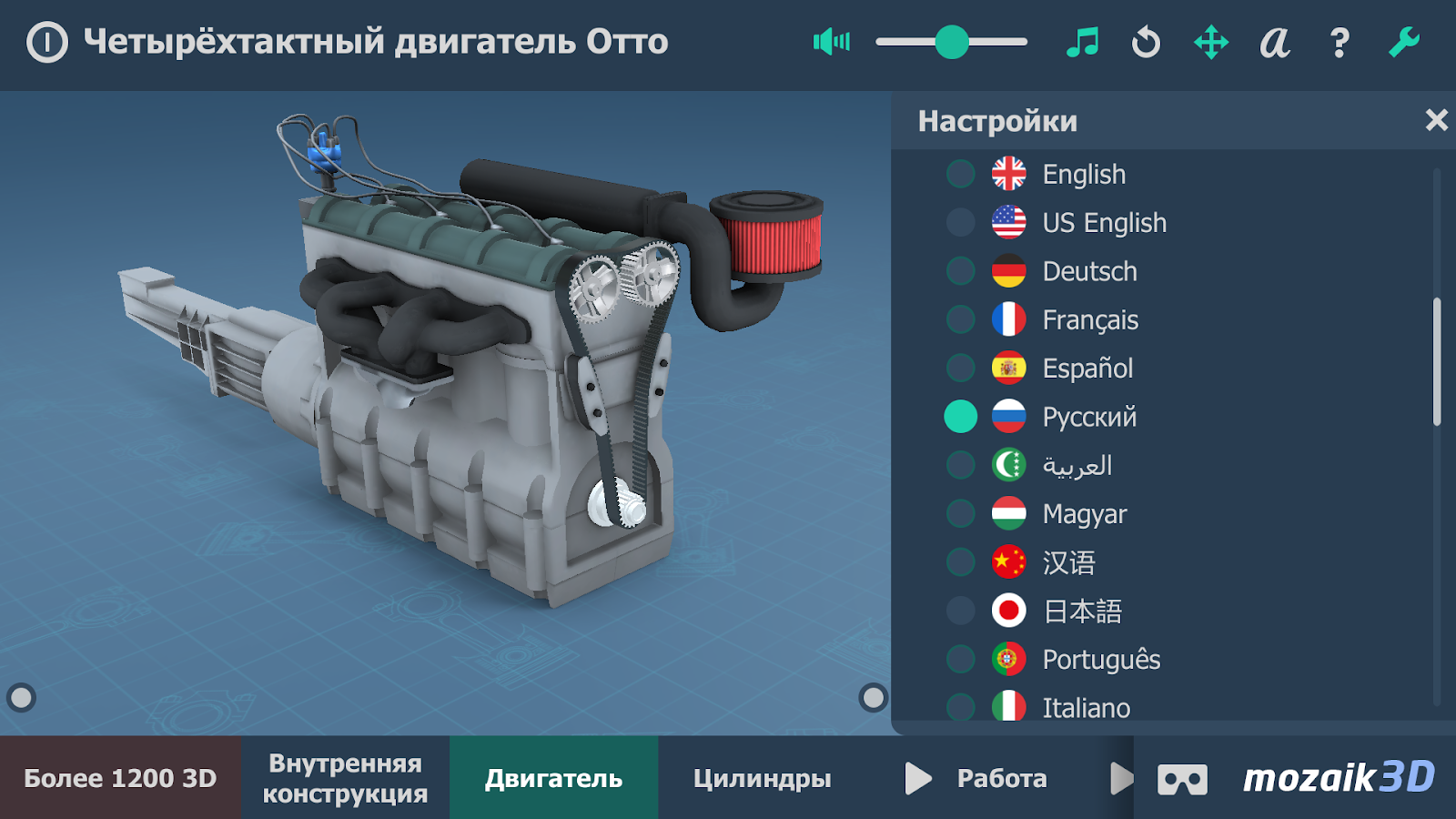Switch to VR mode with the cardboard icon
This screenshot has width=1456, height=819.
pyautogui.click(x=1184, y=778)
